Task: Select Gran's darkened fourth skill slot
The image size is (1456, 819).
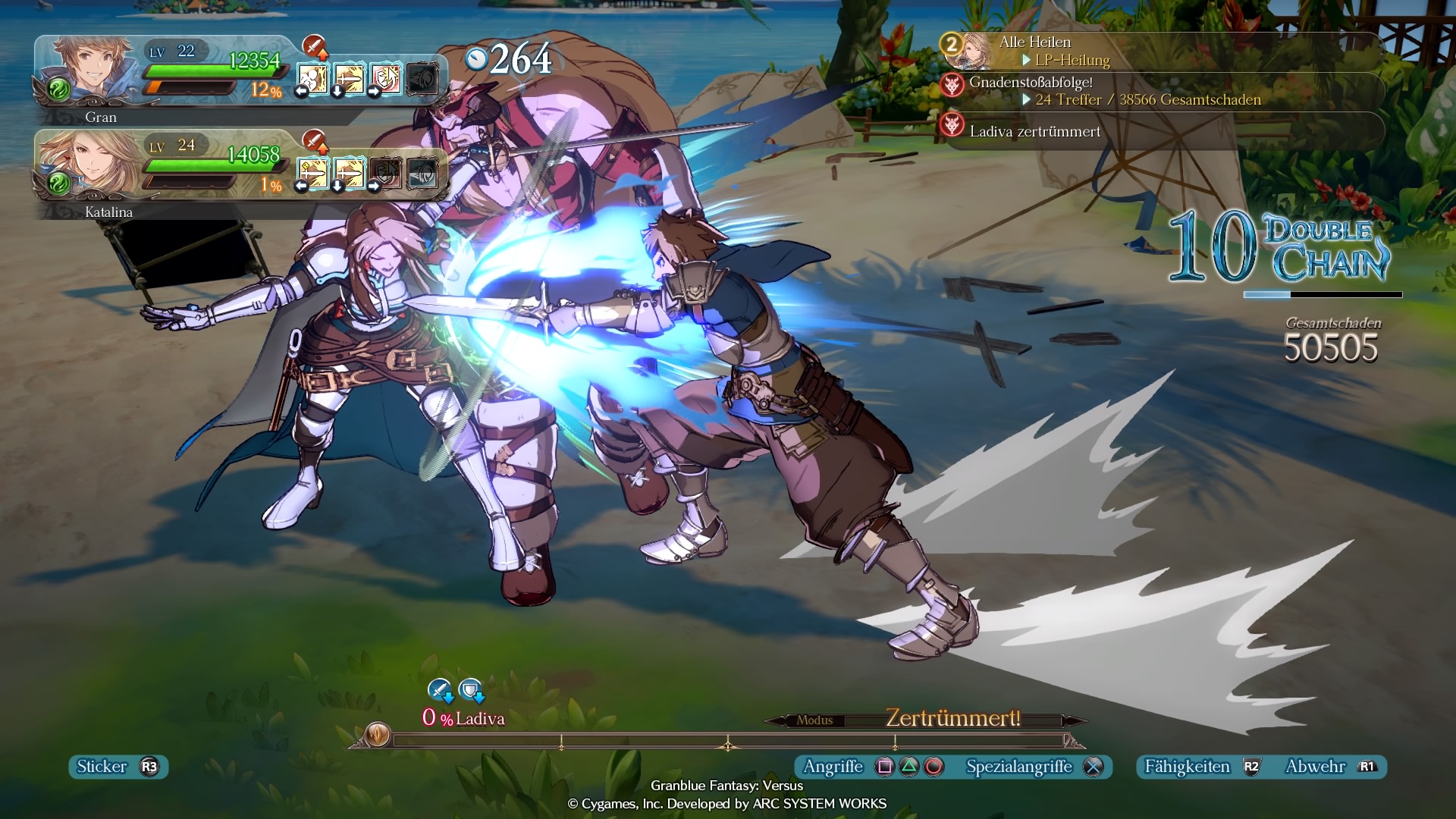Action: tap(422, 79)
